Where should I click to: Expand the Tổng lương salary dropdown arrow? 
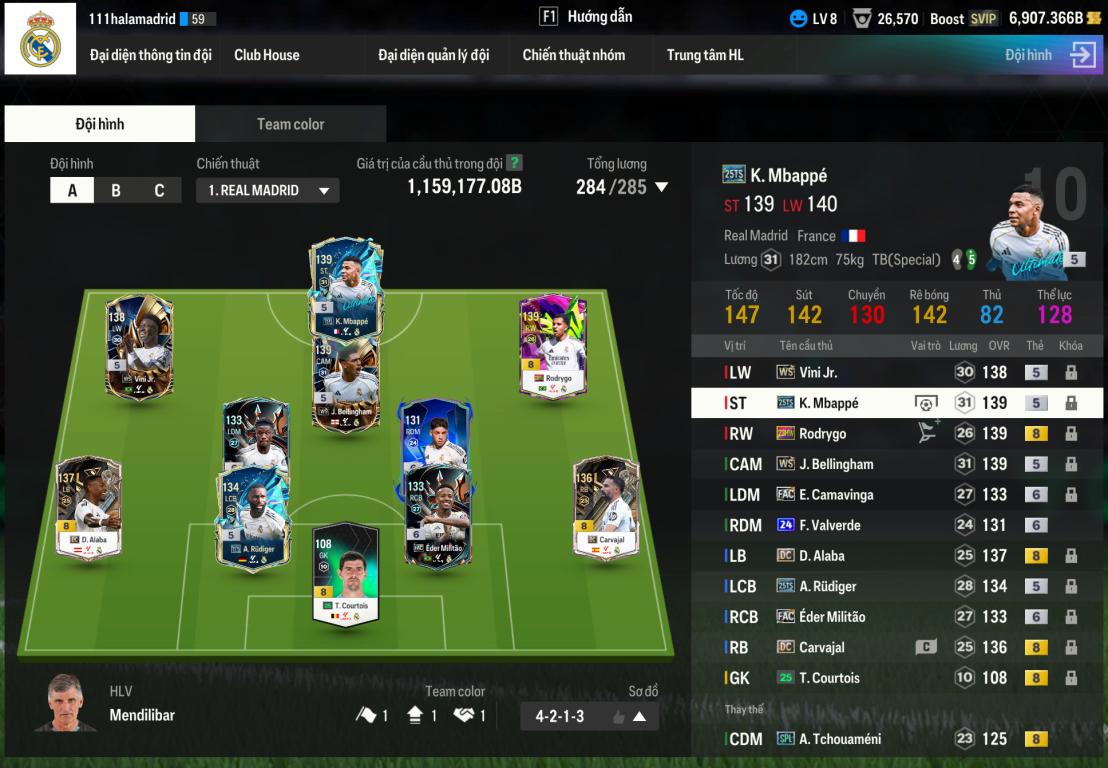661,187
